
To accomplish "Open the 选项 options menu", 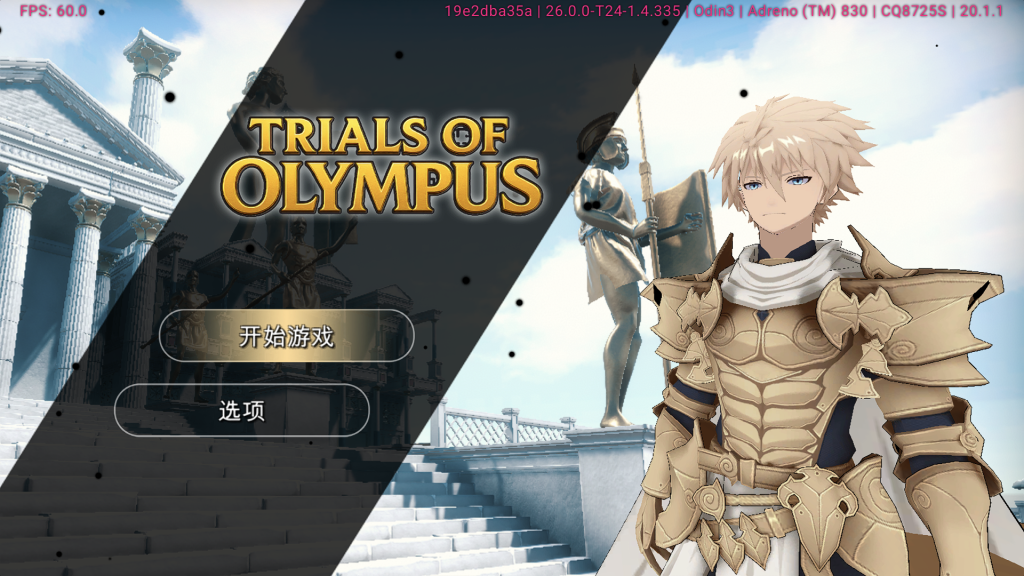I will coord(242,410).
